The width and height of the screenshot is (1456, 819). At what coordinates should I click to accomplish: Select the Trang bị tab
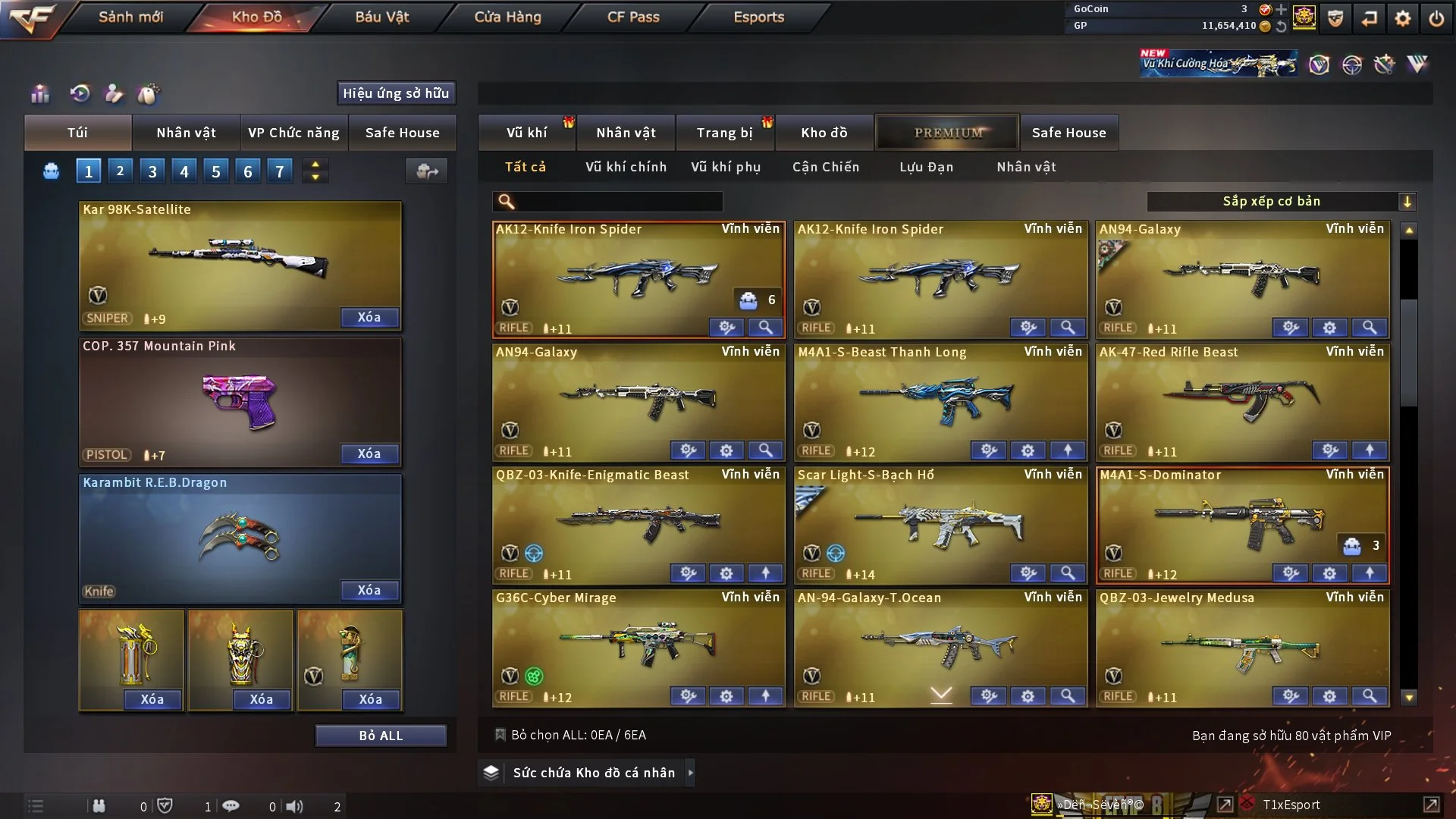pos(724,133)
